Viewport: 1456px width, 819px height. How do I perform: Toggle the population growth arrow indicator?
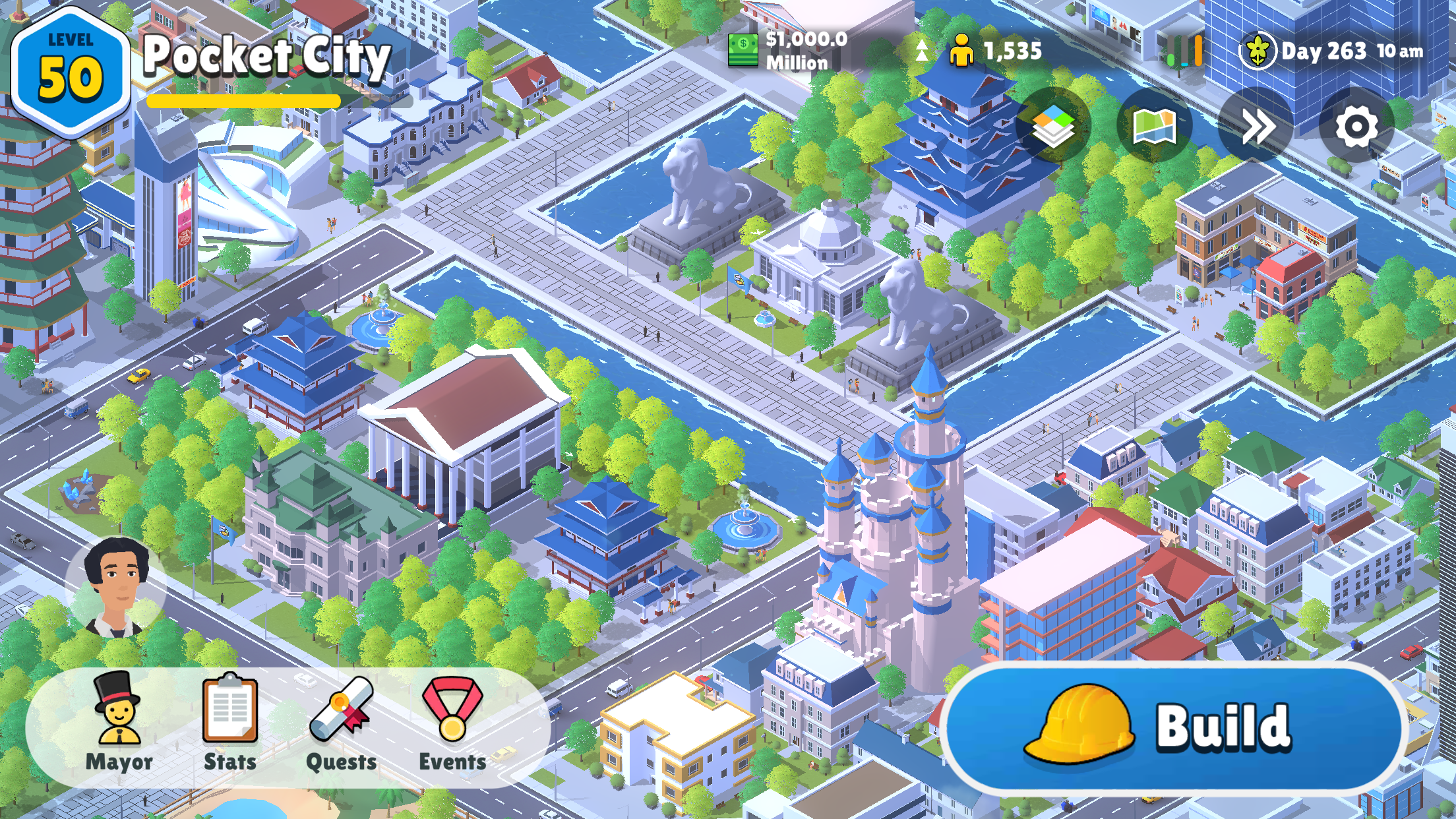pyautogui.click(x=922, y=49)
